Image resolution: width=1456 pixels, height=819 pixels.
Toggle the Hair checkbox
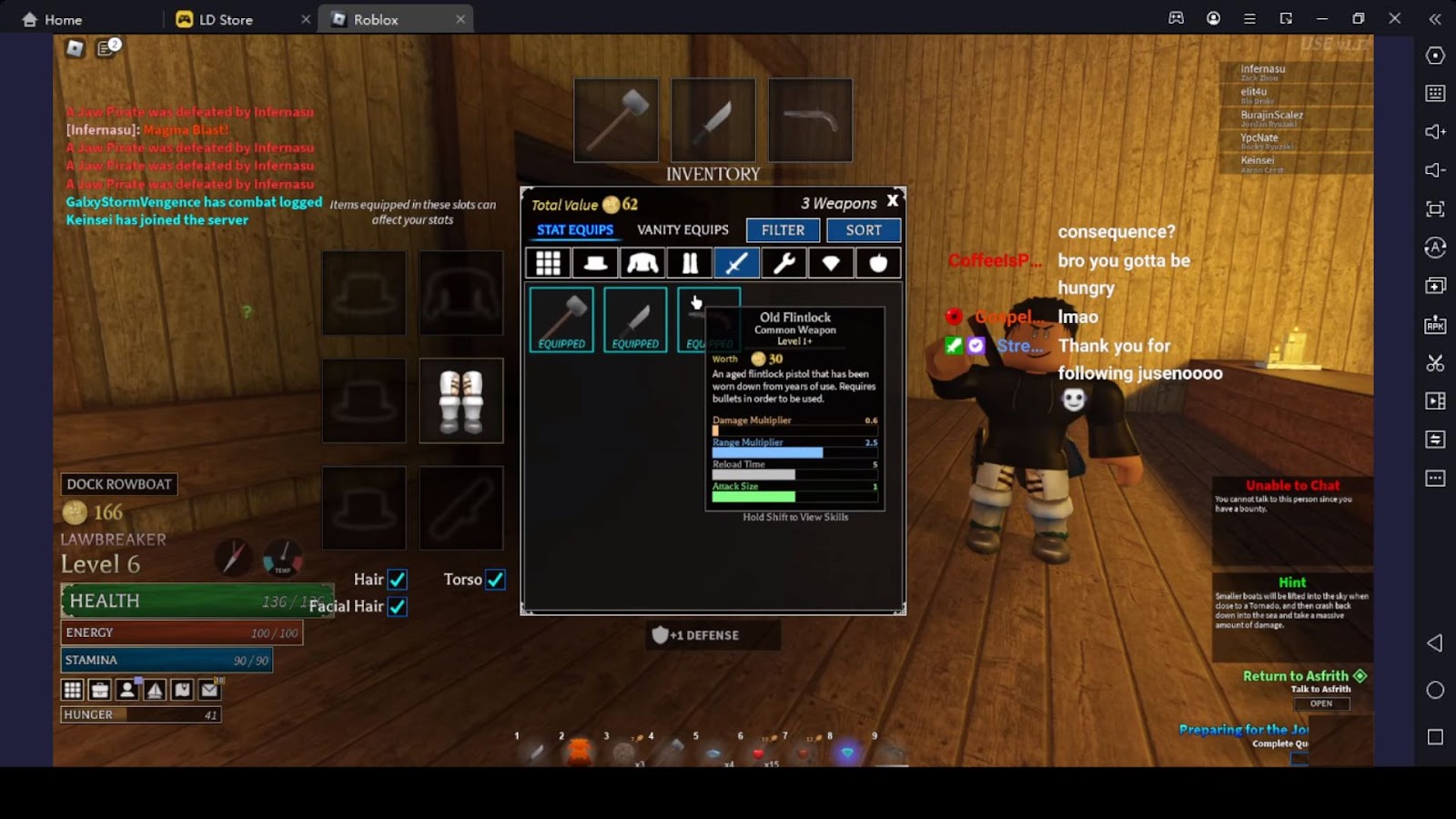398,580
